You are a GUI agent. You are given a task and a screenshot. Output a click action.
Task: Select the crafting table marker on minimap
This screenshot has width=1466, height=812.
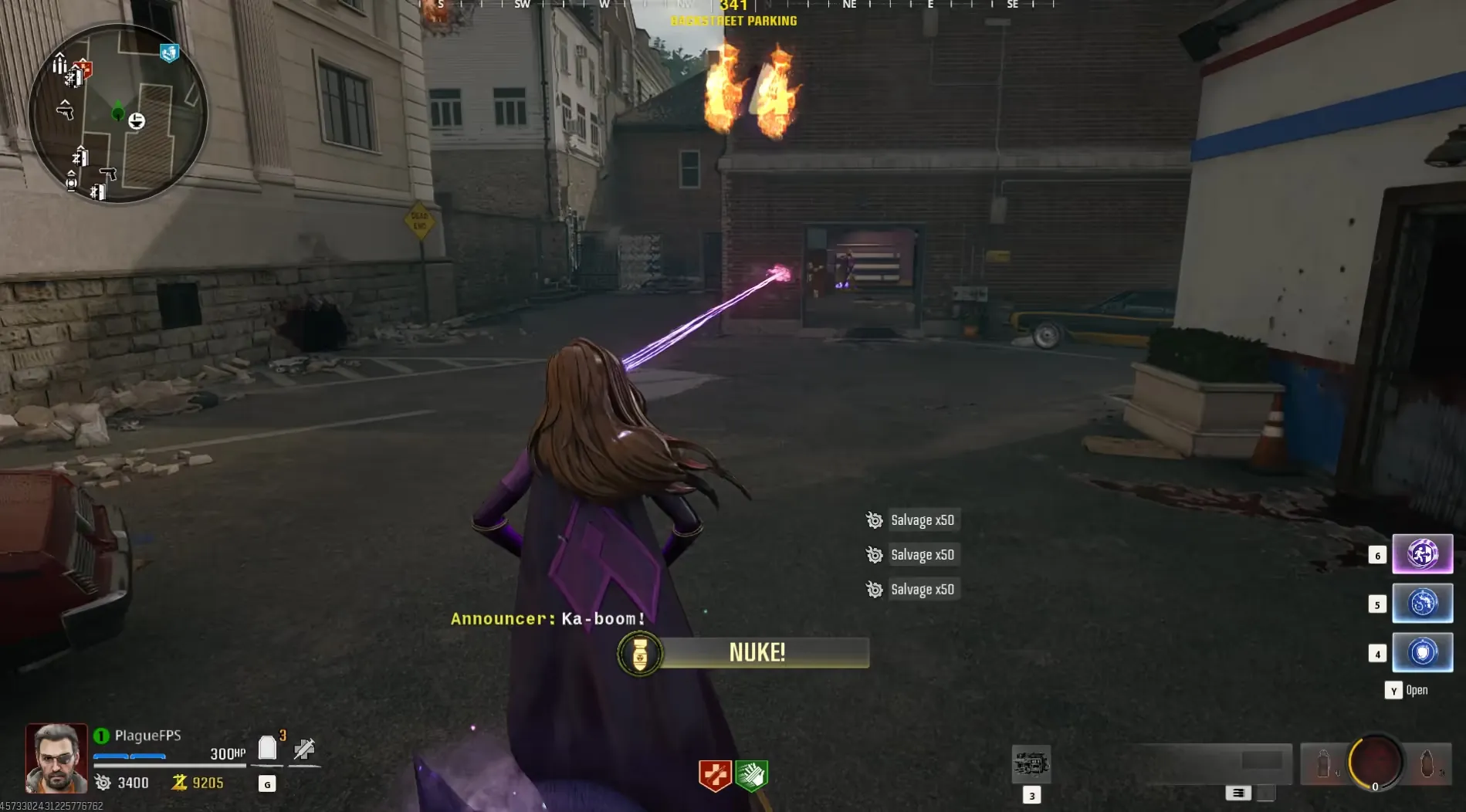tap(136, 120)
